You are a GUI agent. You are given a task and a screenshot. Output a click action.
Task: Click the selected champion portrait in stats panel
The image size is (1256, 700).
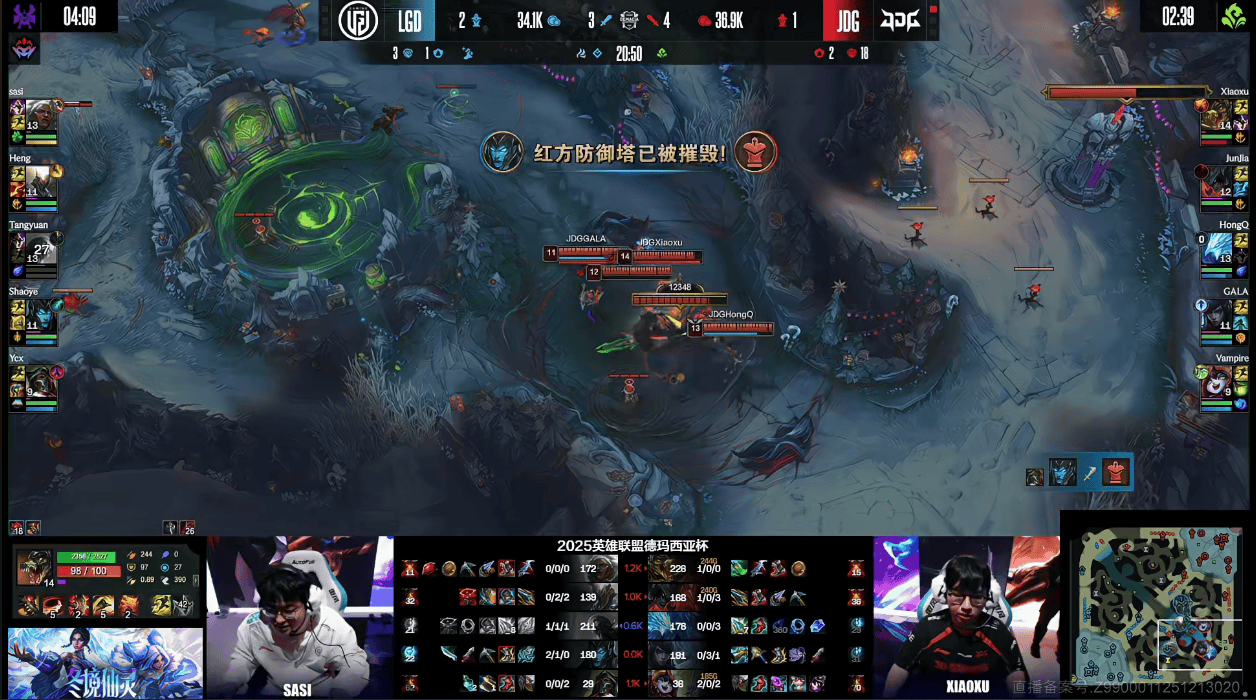click(35, 568)
